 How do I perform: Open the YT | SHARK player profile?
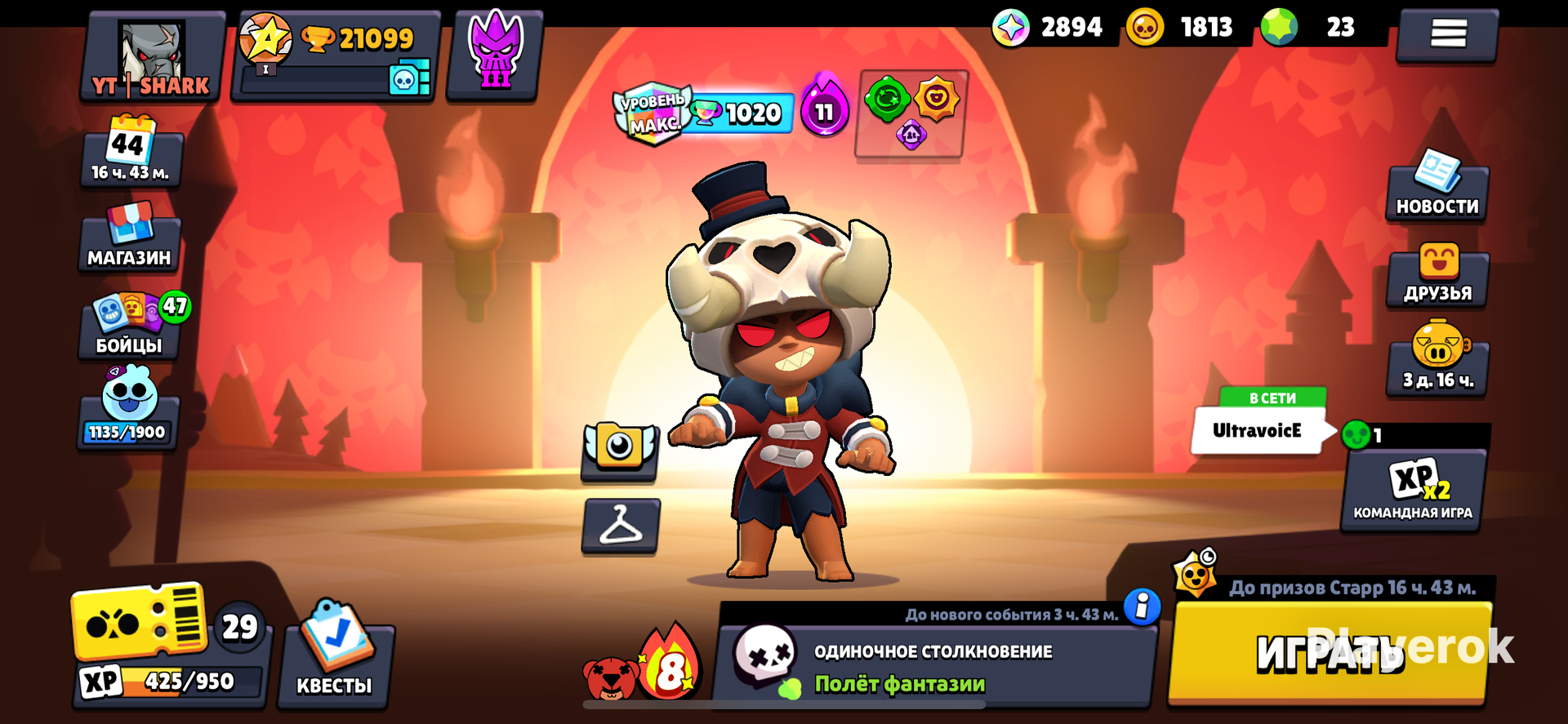pyautogui.click(x=152, y=57)
